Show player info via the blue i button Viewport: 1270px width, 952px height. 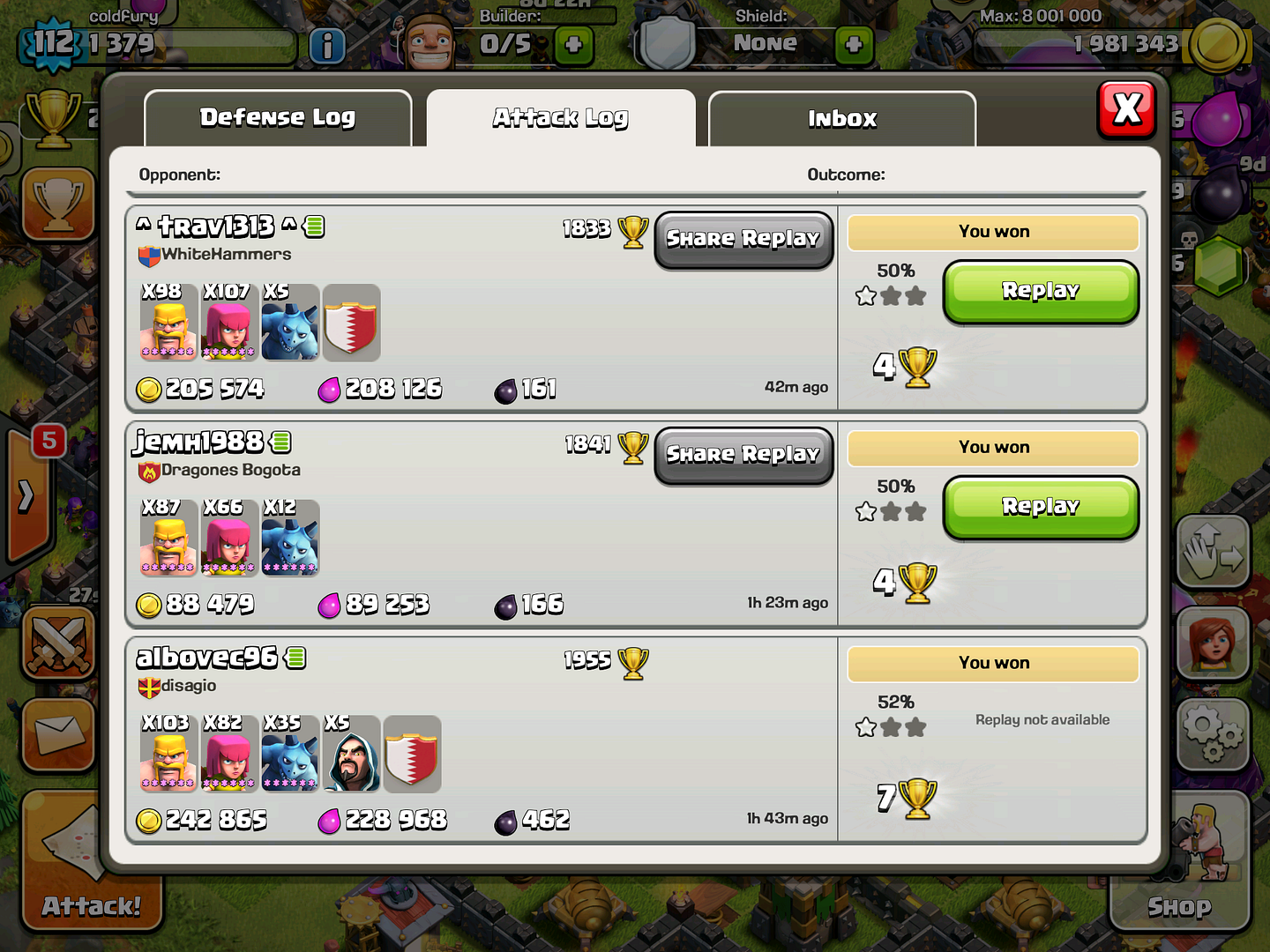click(327, 46)
